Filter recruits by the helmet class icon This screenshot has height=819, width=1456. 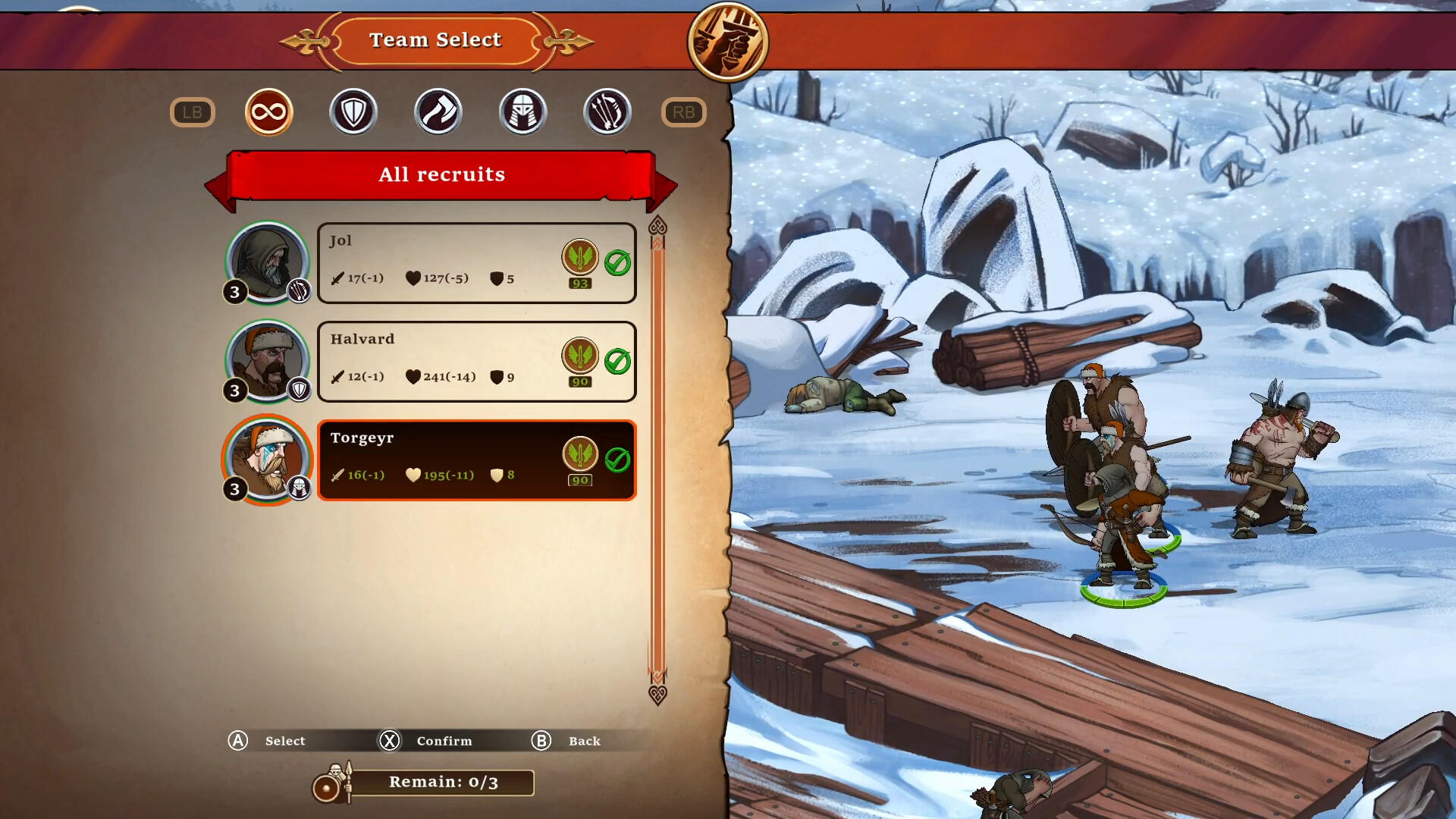pos(523,111)
